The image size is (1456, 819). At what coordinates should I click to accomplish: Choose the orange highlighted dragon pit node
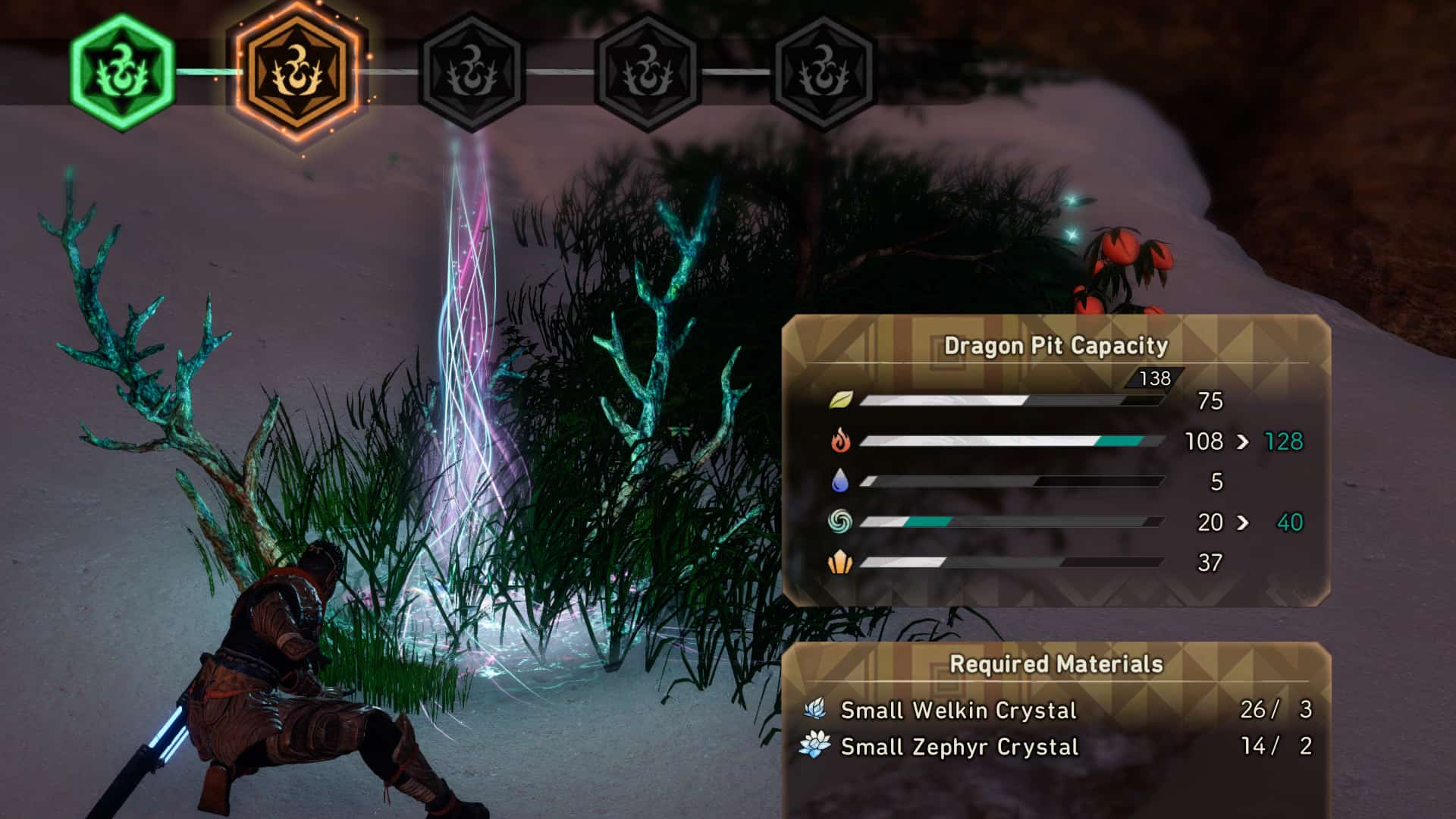pyautogui.click(x=297, y=74)
